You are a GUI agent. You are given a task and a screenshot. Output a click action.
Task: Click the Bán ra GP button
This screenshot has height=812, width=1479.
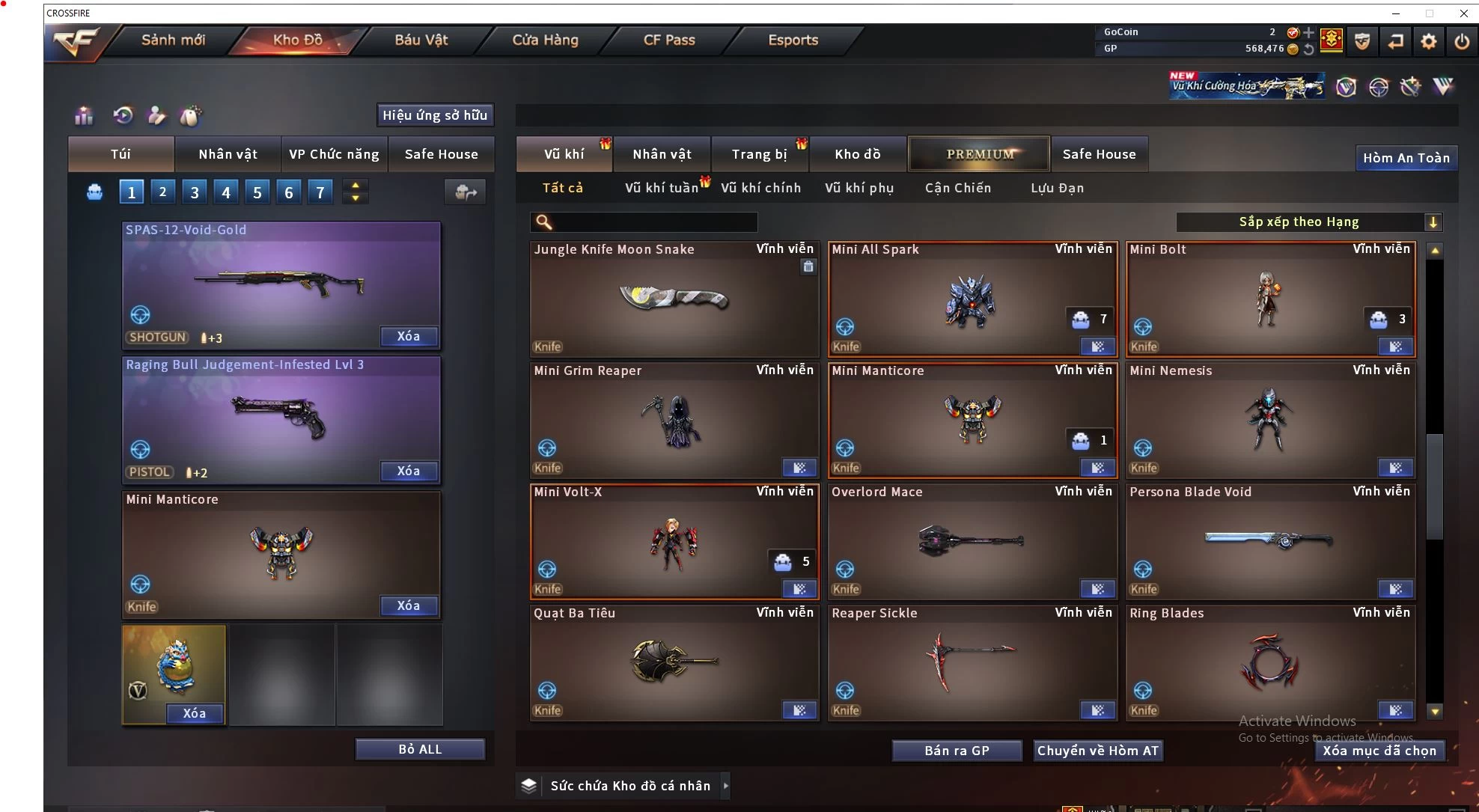coord(957,751)
